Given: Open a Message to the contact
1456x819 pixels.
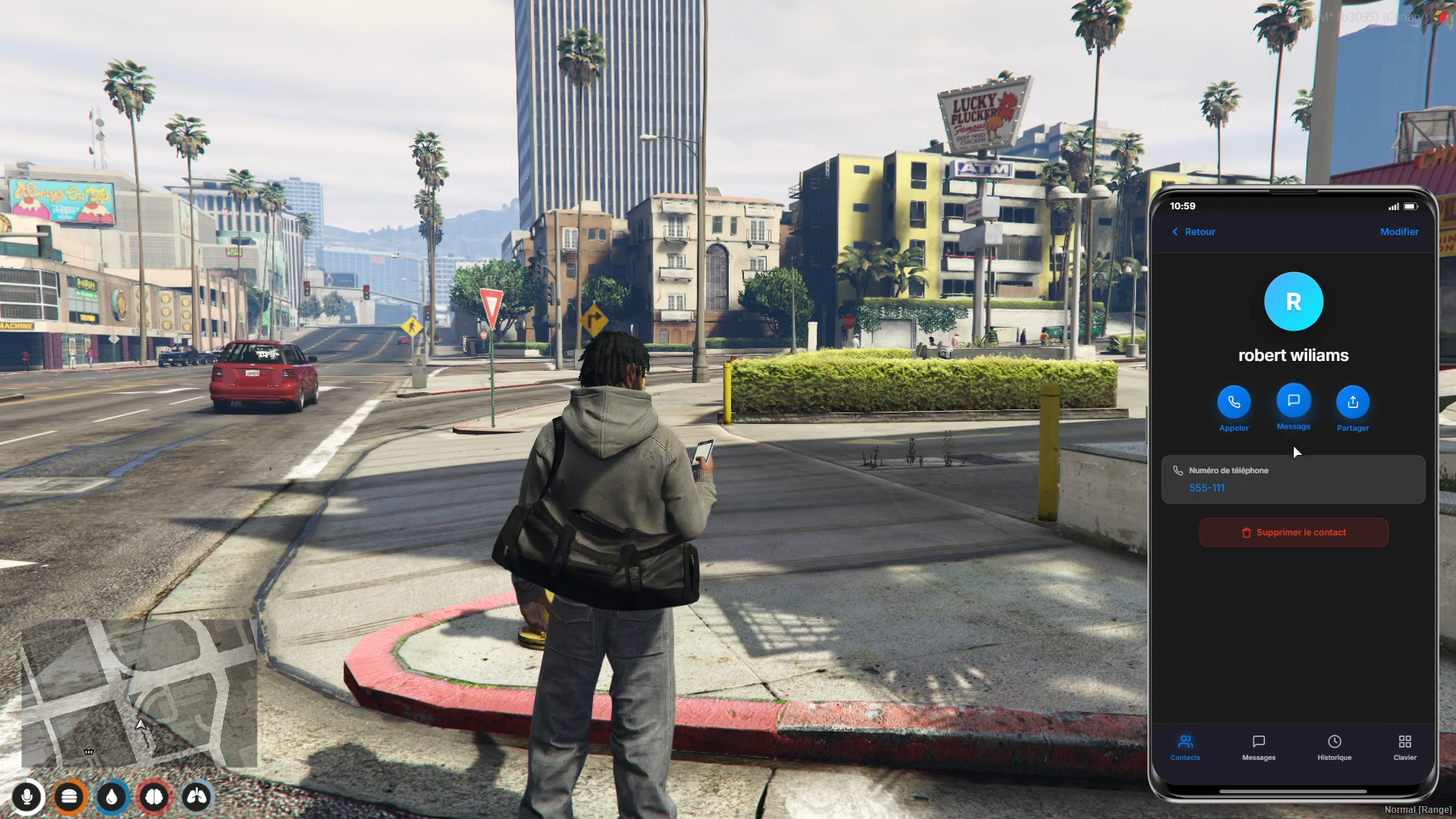Looking at the screenshot, I should (1293, 401).
